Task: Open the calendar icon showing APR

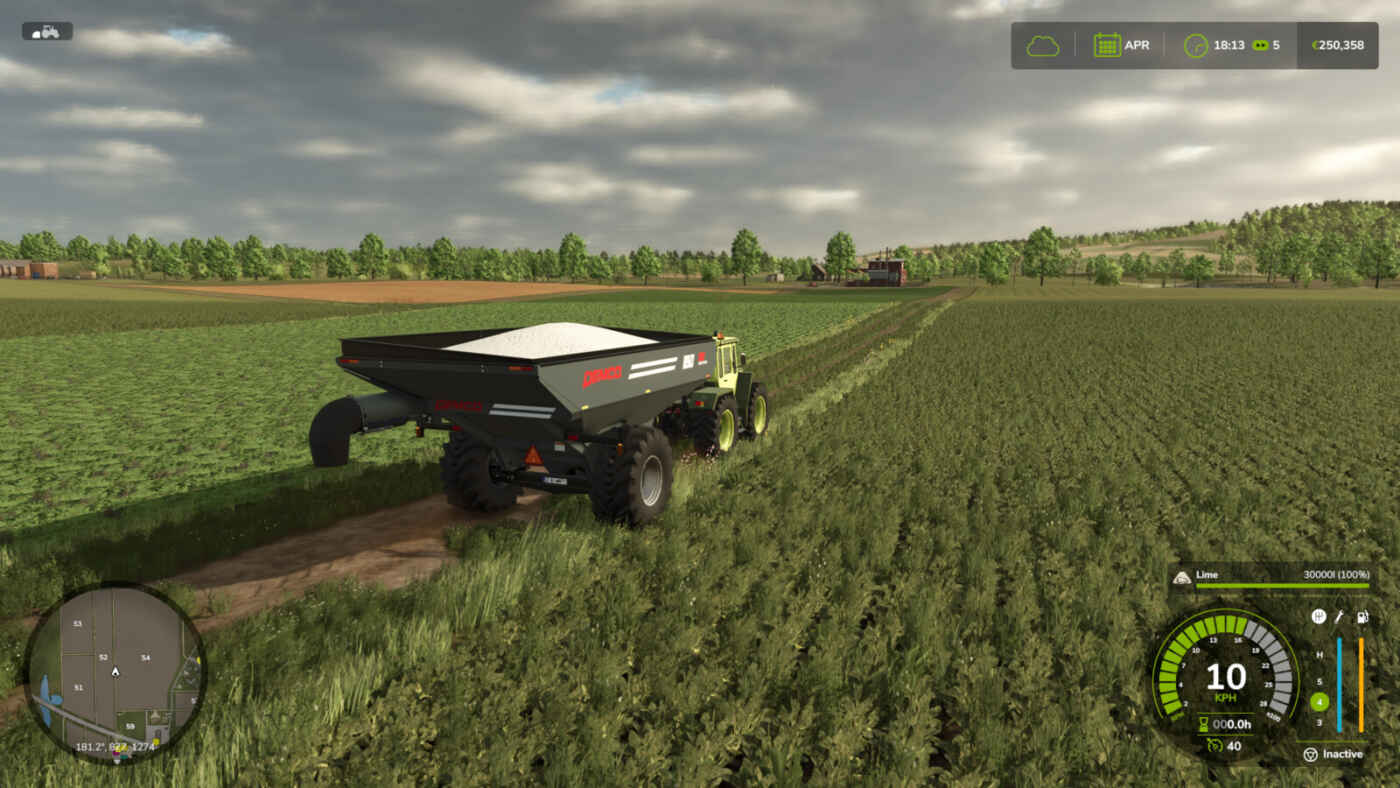Action: click(x=1106, y=45)
